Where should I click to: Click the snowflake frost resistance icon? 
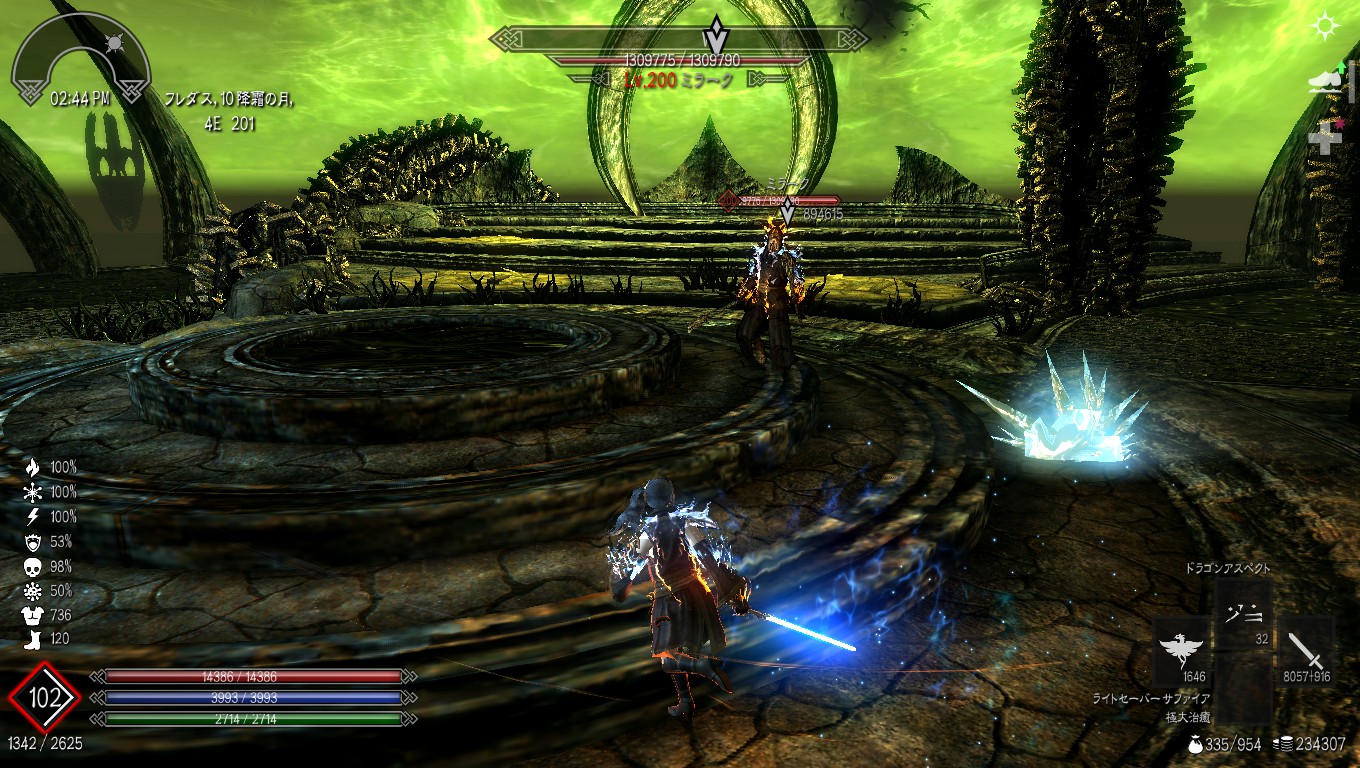[x=33, y=492]
